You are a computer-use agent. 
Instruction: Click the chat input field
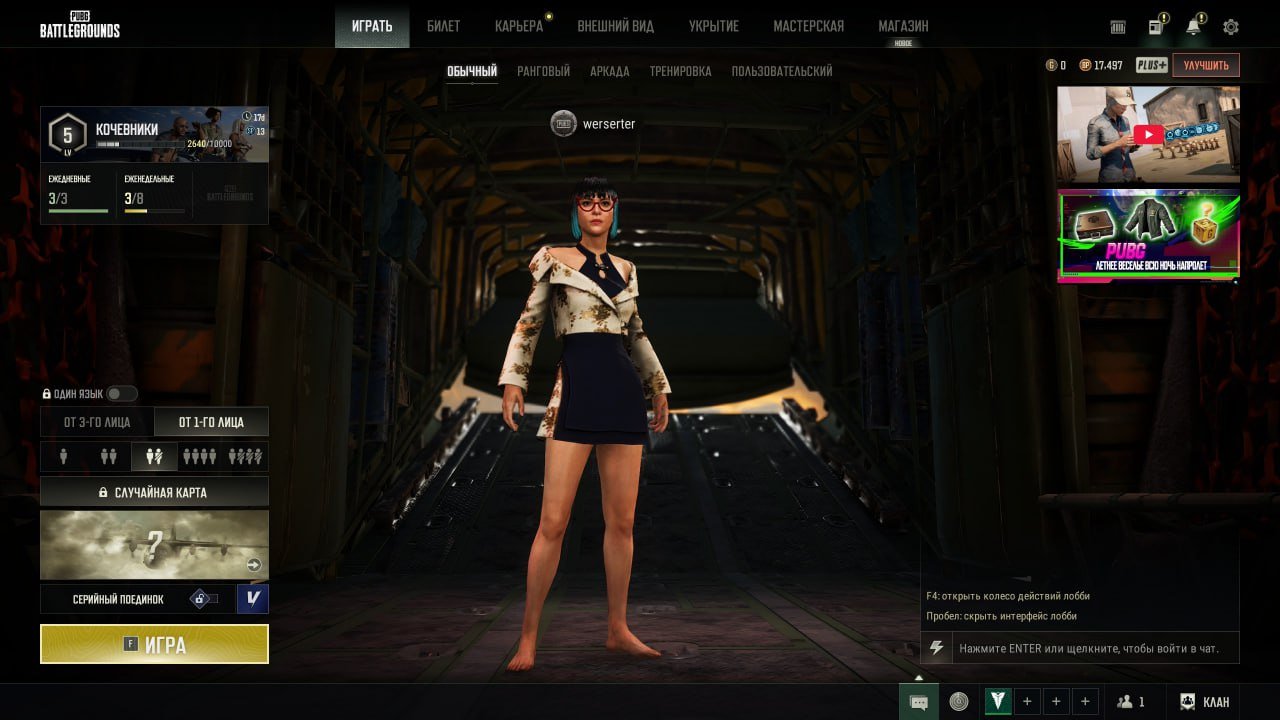(x=1090, y=648)
